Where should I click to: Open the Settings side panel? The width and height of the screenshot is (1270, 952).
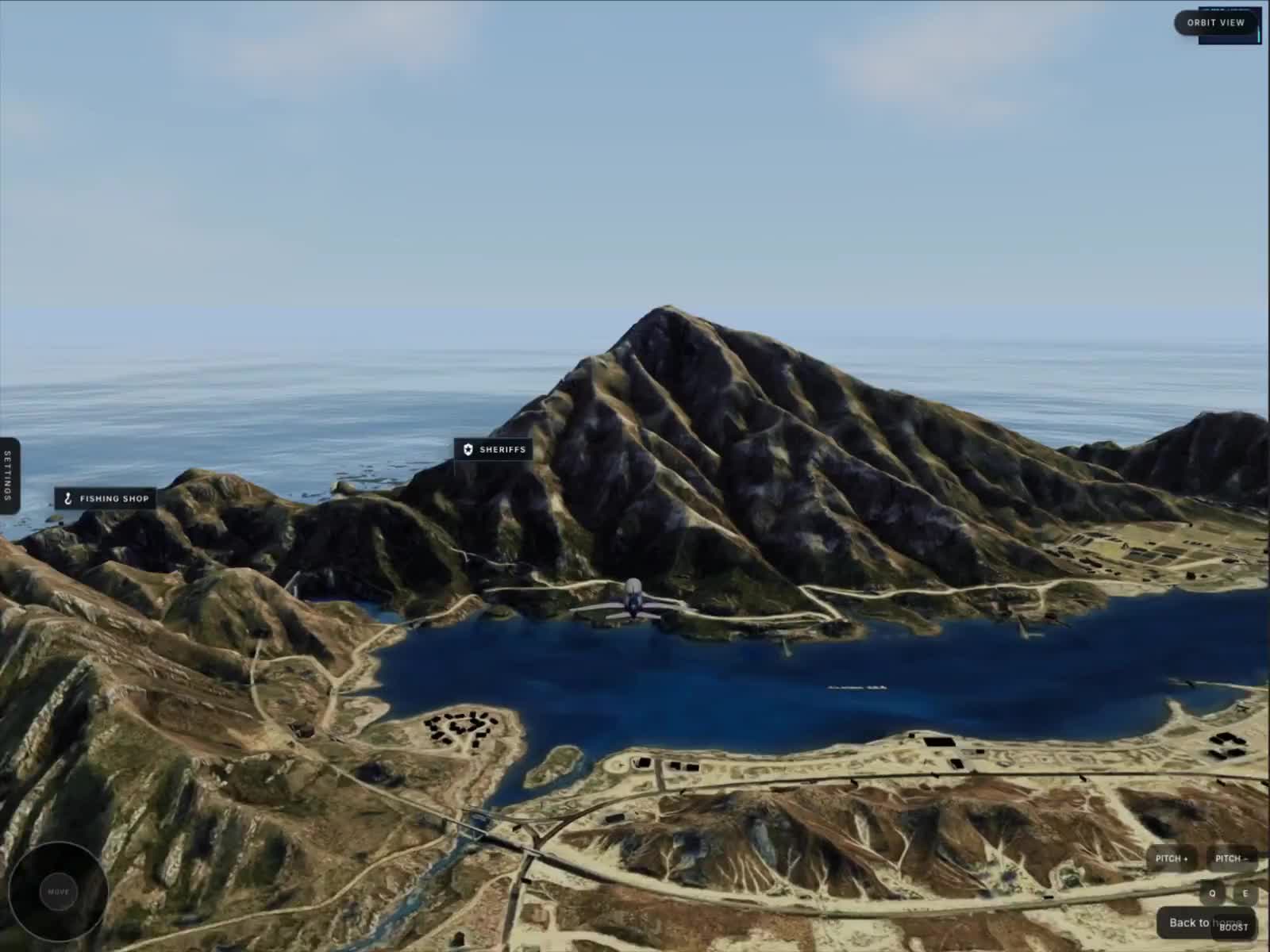pos(9,475)
